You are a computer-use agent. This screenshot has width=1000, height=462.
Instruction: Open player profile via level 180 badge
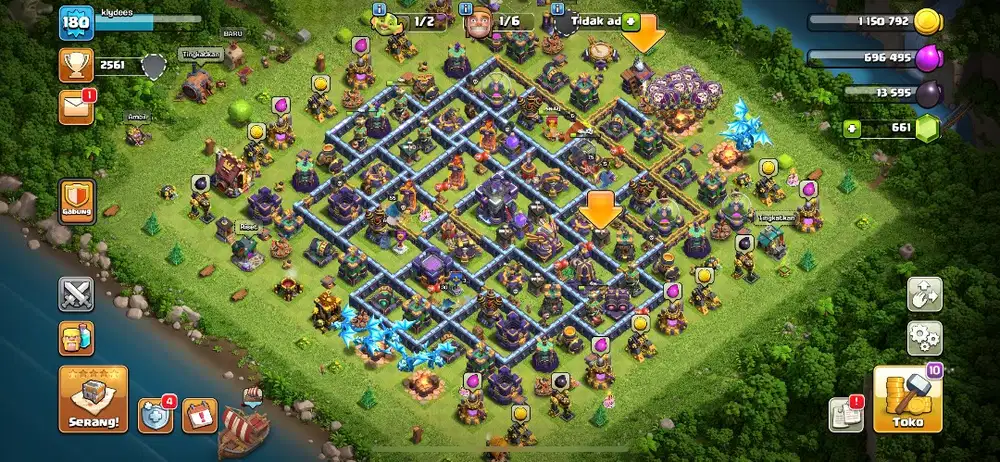point(77,24)
